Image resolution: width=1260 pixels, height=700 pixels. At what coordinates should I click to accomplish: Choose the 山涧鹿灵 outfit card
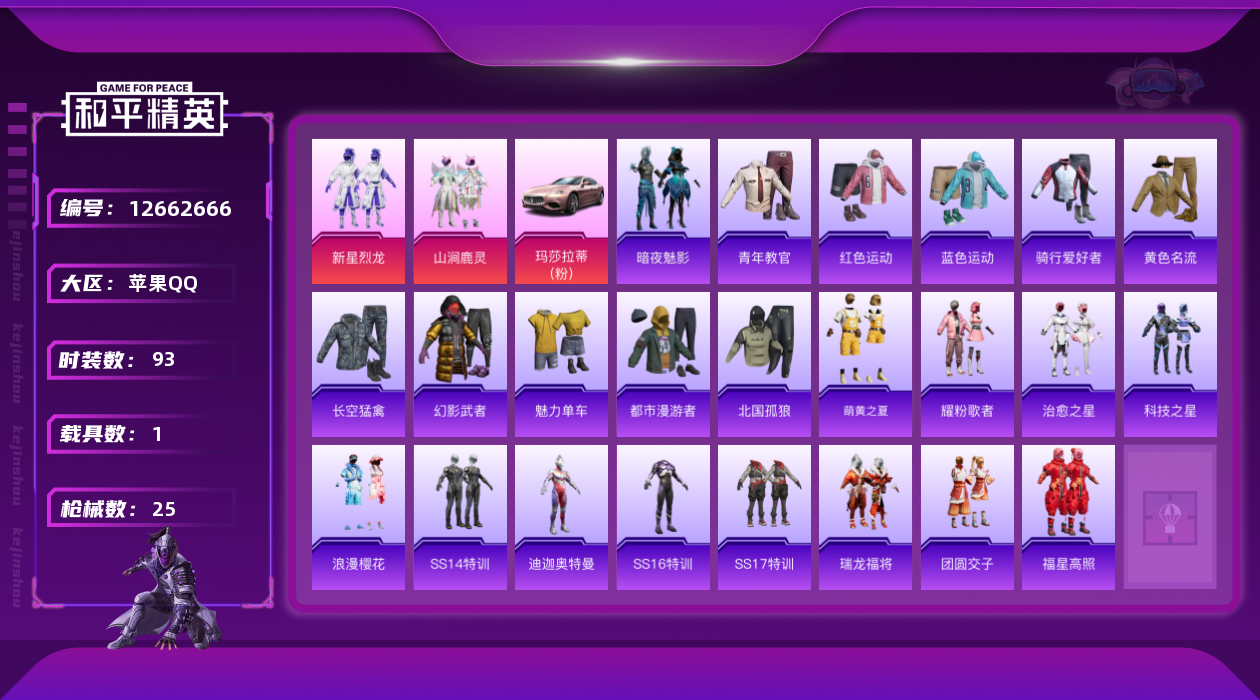pos(460,211)
